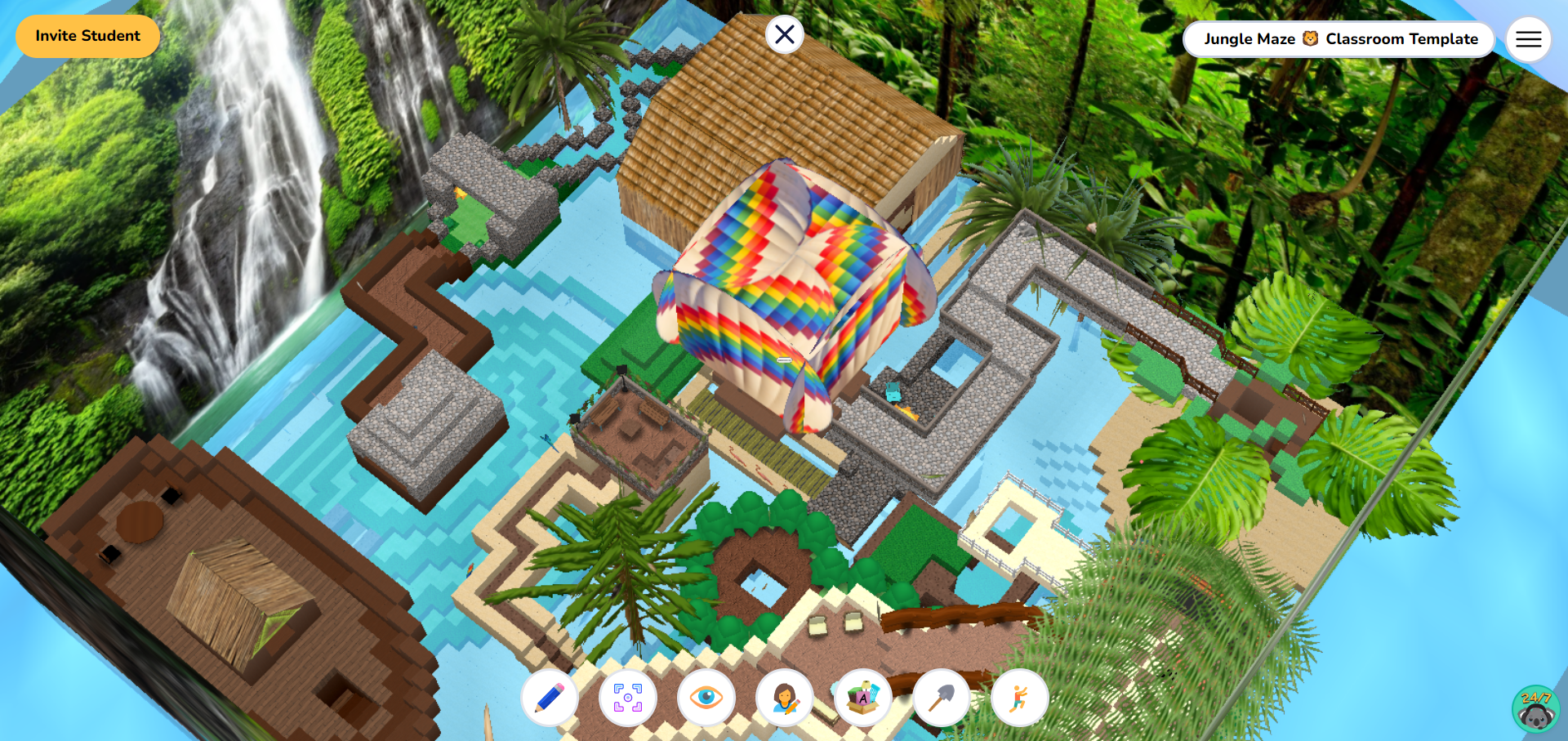Activate the running play mode

pyautogui.click(x=1019, y=698)
